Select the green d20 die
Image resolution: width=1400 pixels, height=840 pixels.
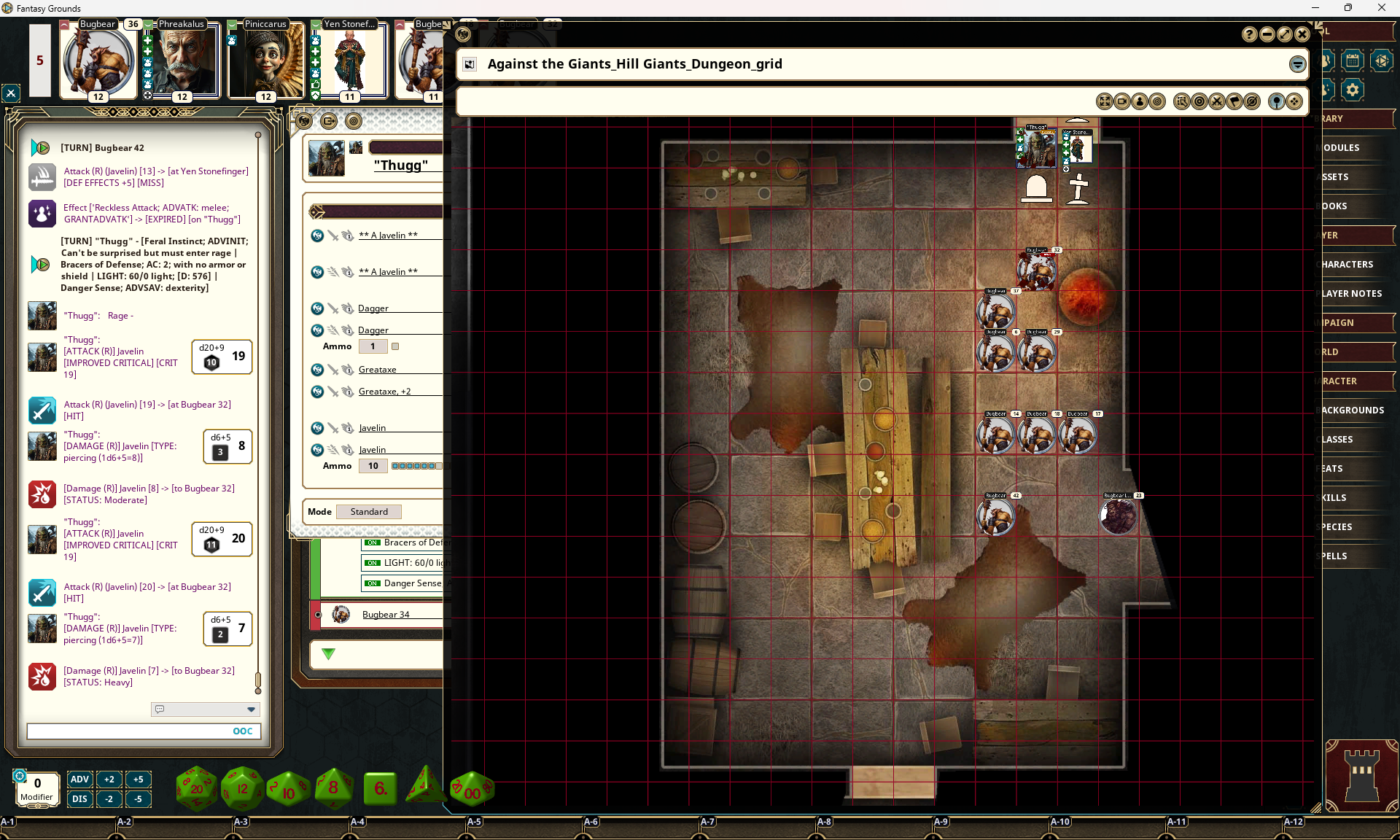pos(196,788)
